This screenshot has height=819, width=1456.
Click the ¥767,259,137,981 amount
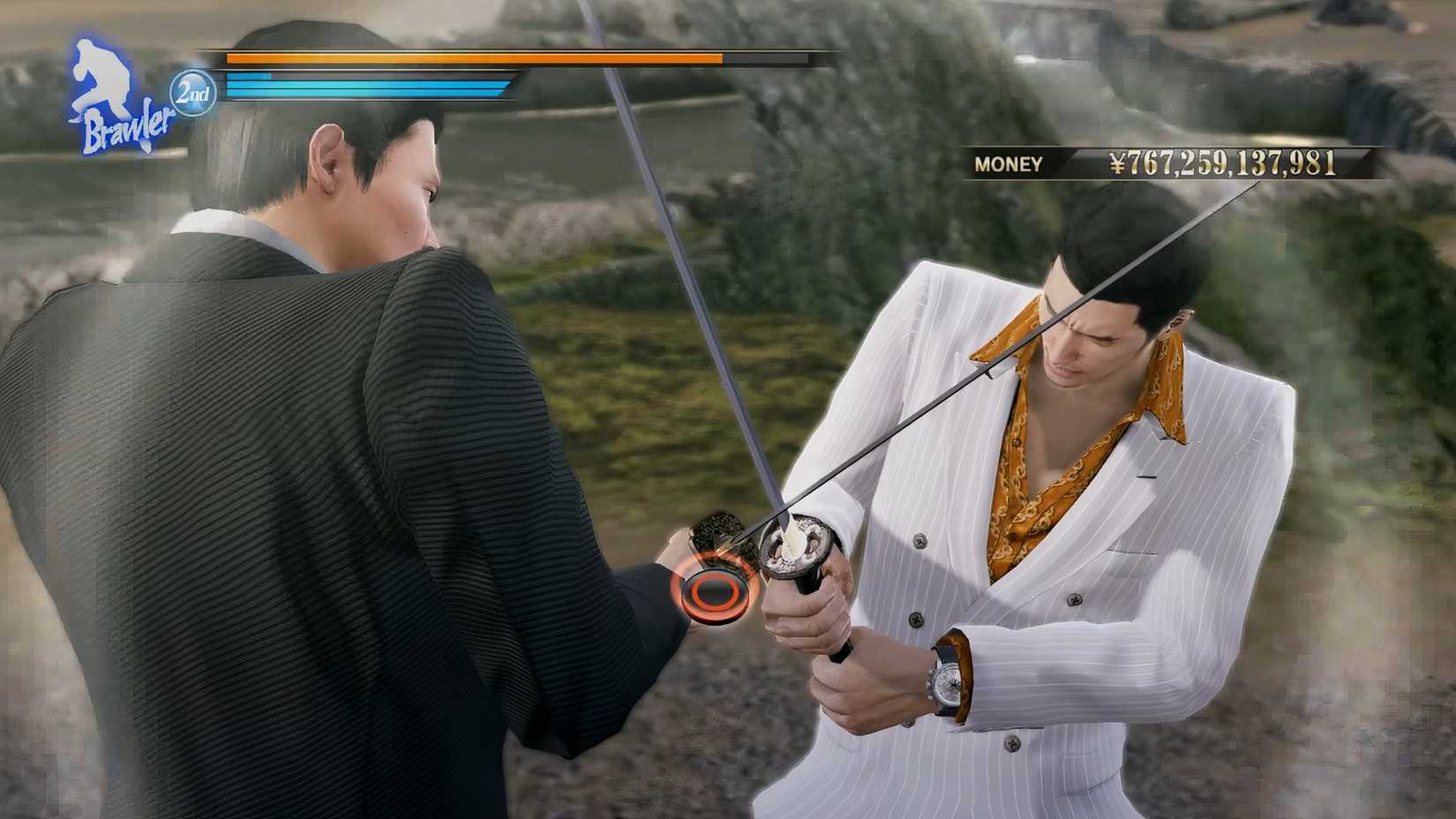click(x=1227, y=162)
